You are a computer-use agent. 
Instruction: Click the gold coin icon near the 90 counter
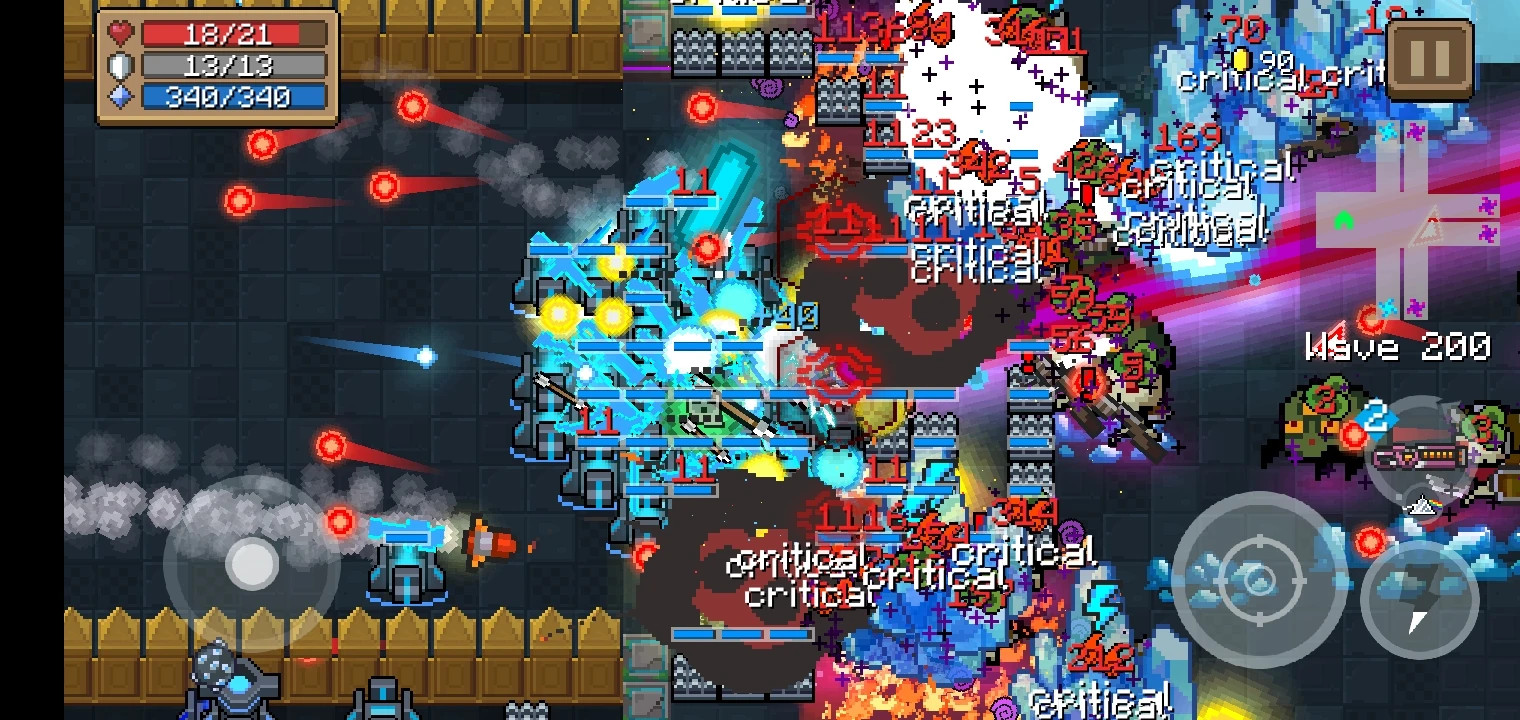[x=1240, y=60]
